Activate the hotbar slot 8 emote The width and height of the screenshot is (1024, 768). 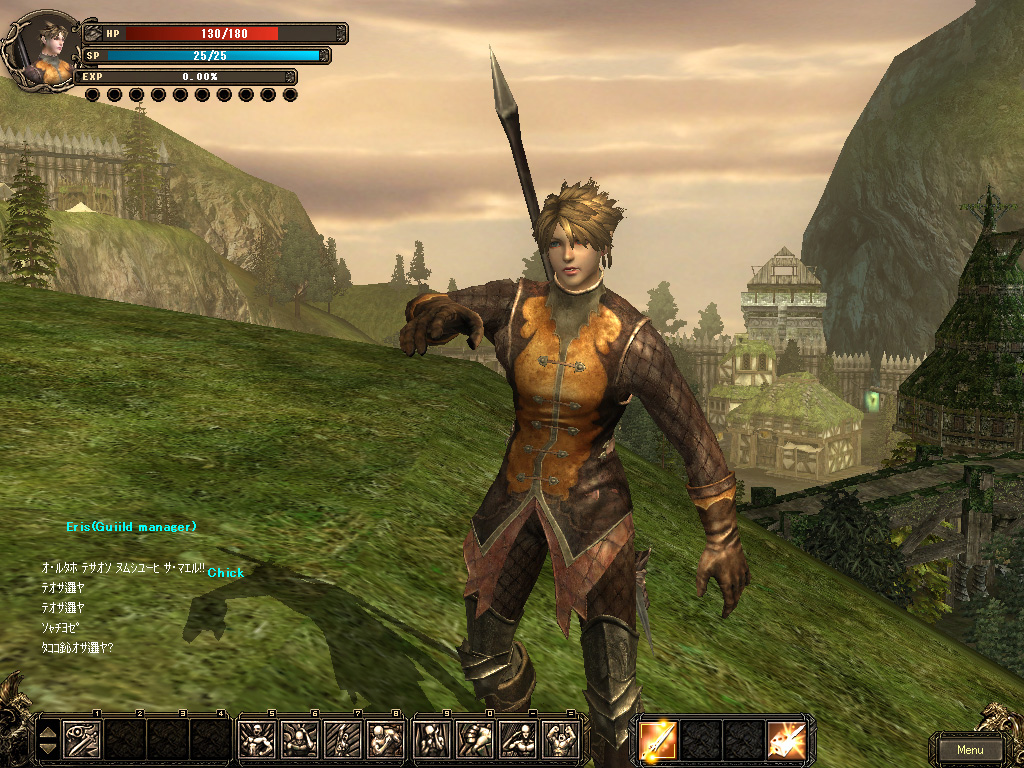(385, 740)
